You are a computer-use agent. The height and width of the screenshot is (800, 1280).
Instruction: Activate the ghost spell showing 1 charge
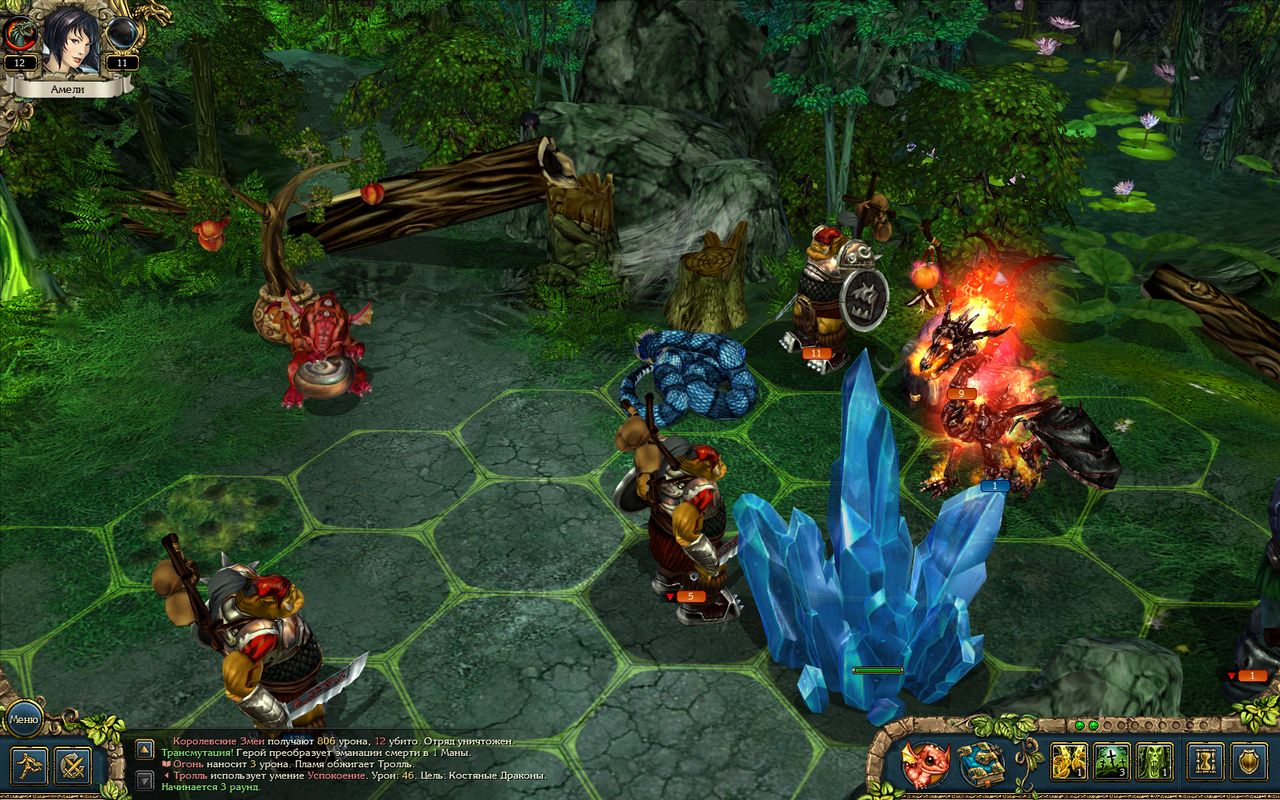1154,763
